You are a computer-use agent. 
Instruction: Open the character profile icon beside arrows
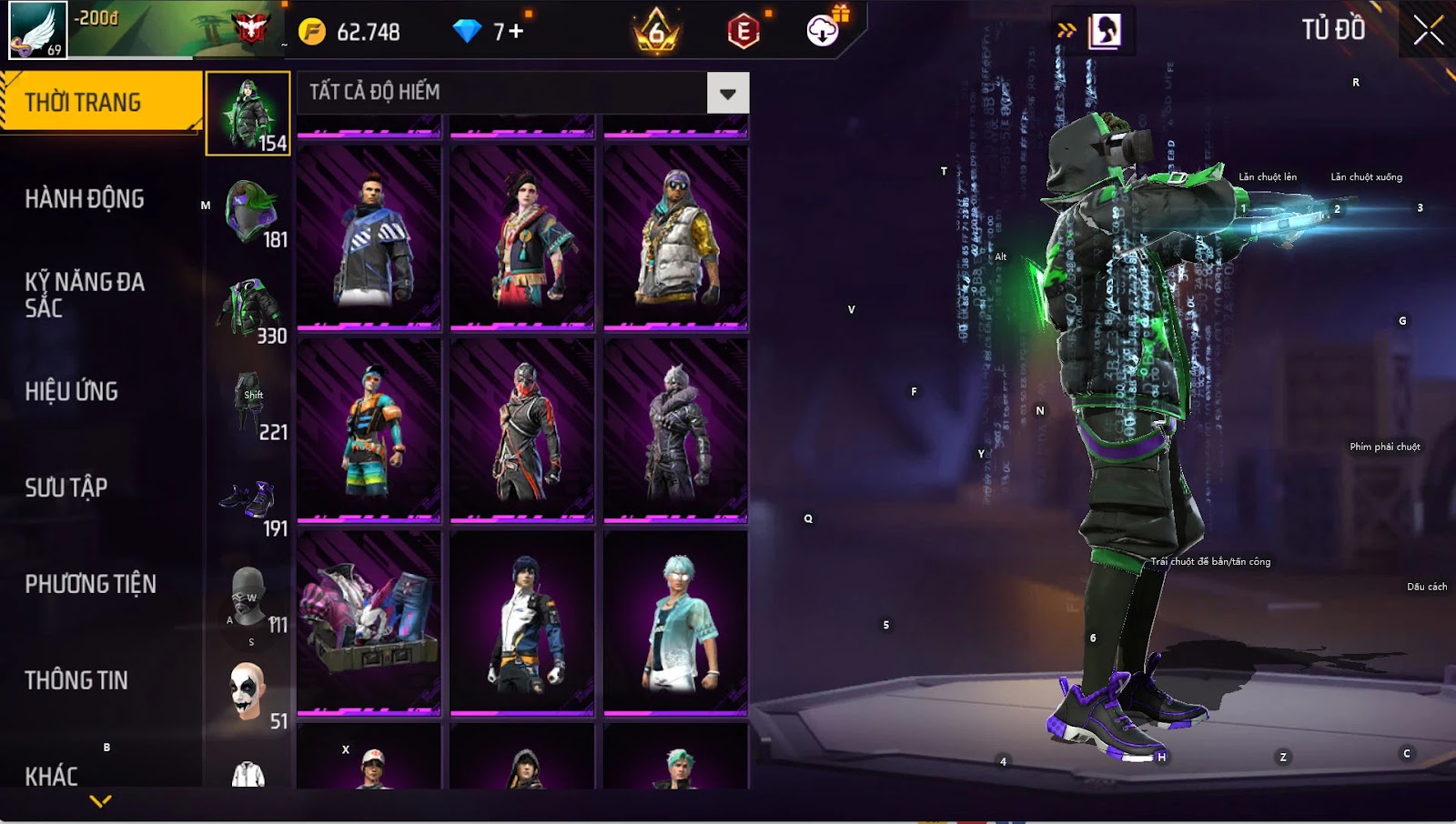pos(1105,31)
